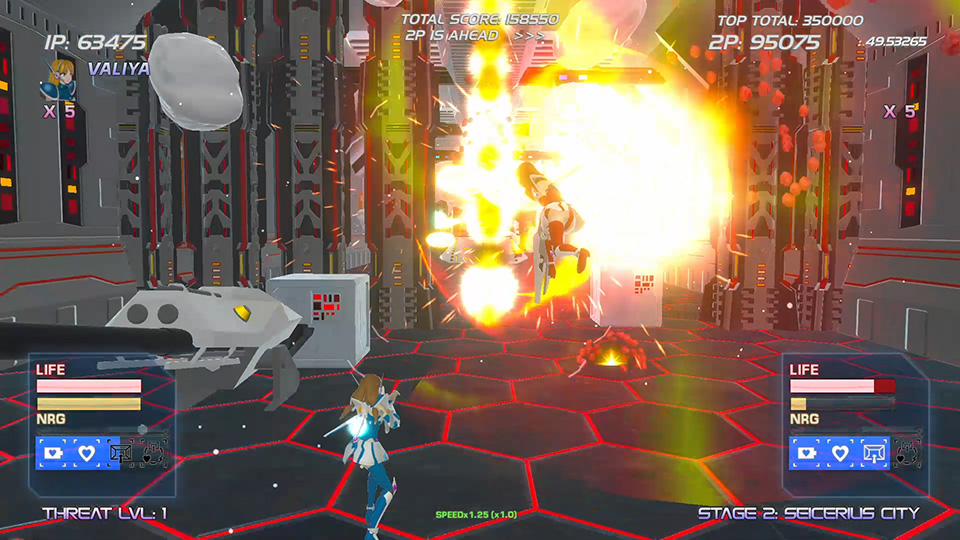Viewport: 960px width, 540px height.
Task: Select player two's battery heart icon
Action: [x=807, y=453]
